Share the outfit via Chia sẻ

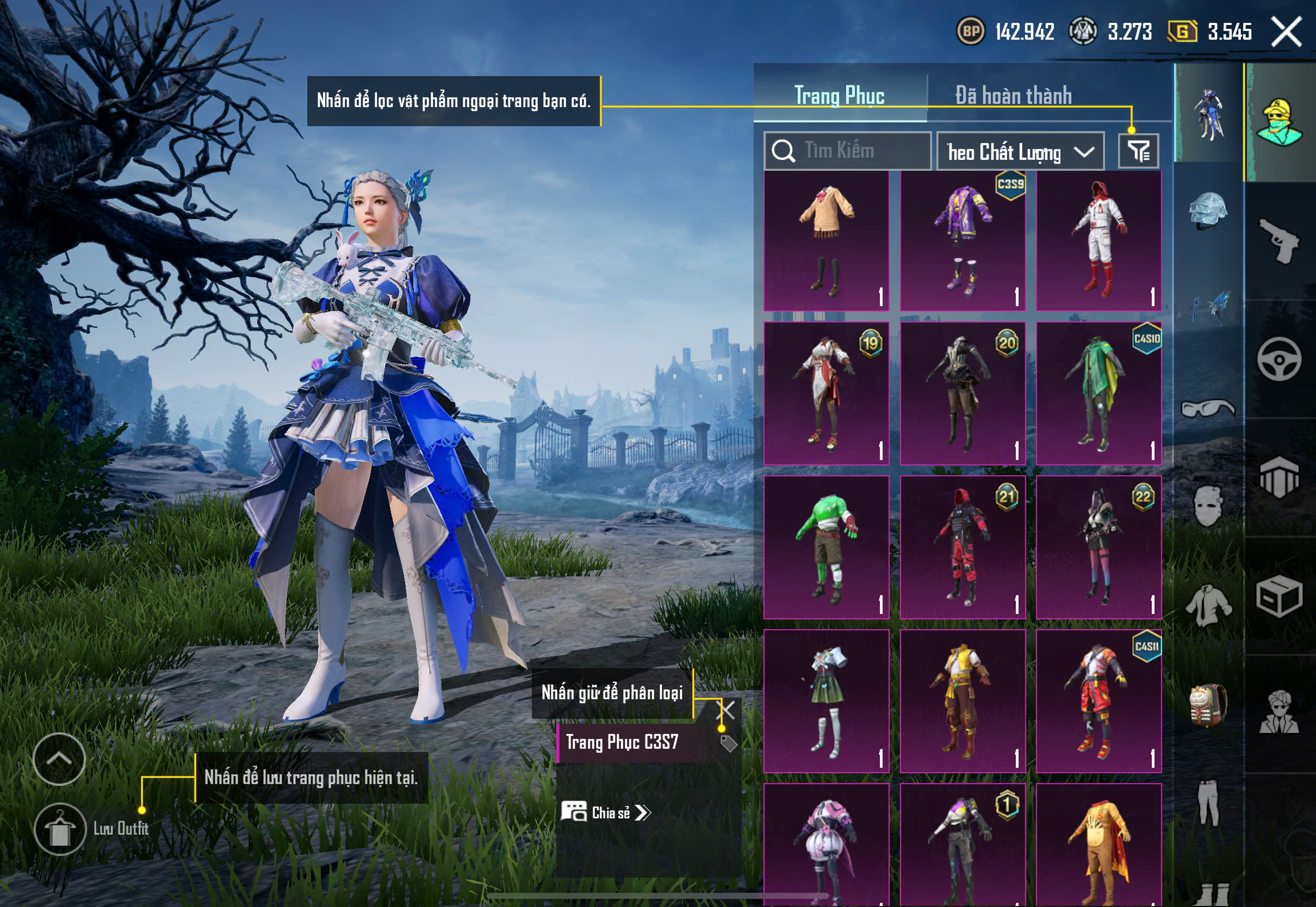(x=606, y=813)
